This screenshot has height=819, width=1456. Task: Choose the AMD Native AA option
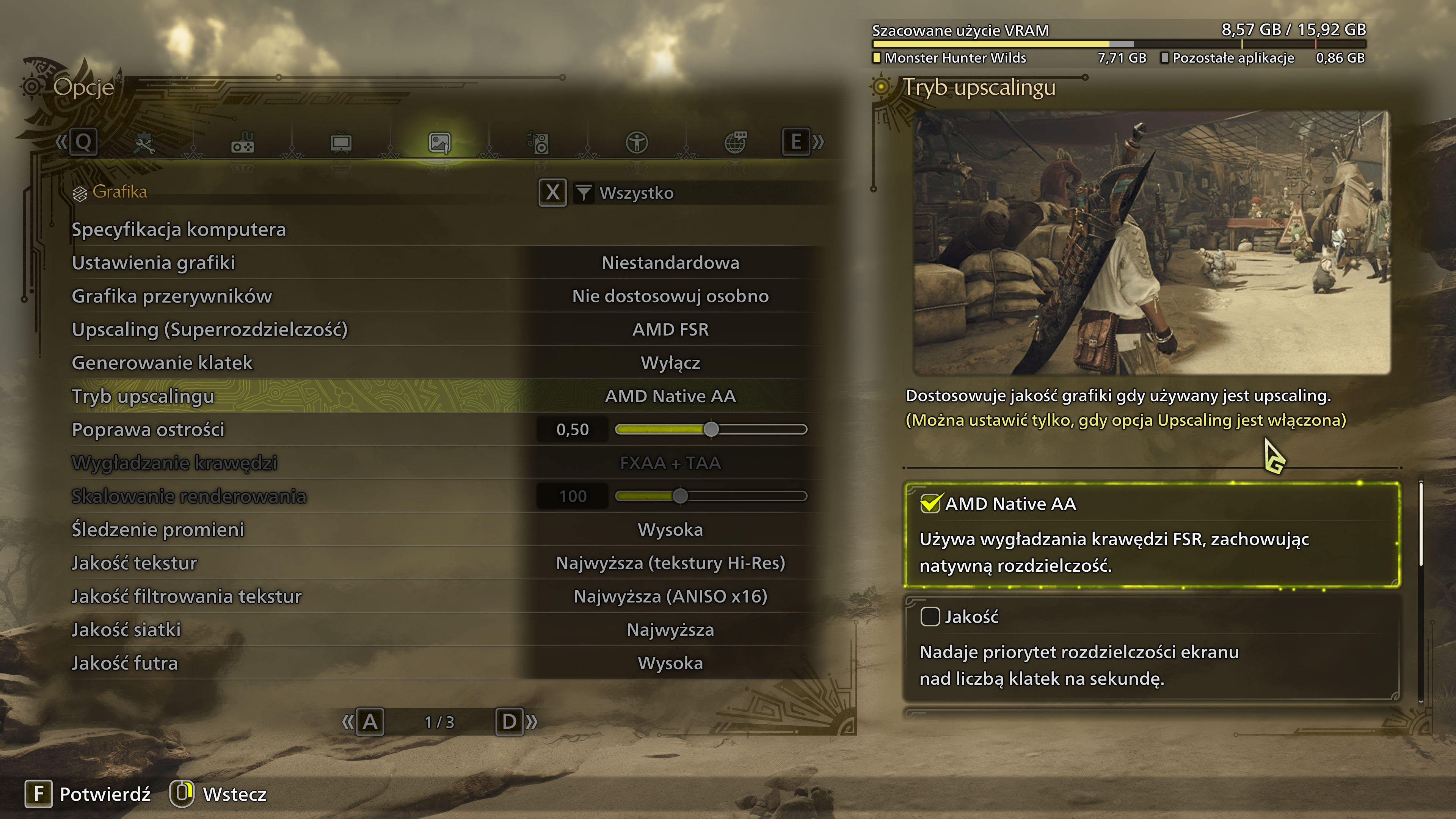1152,534
